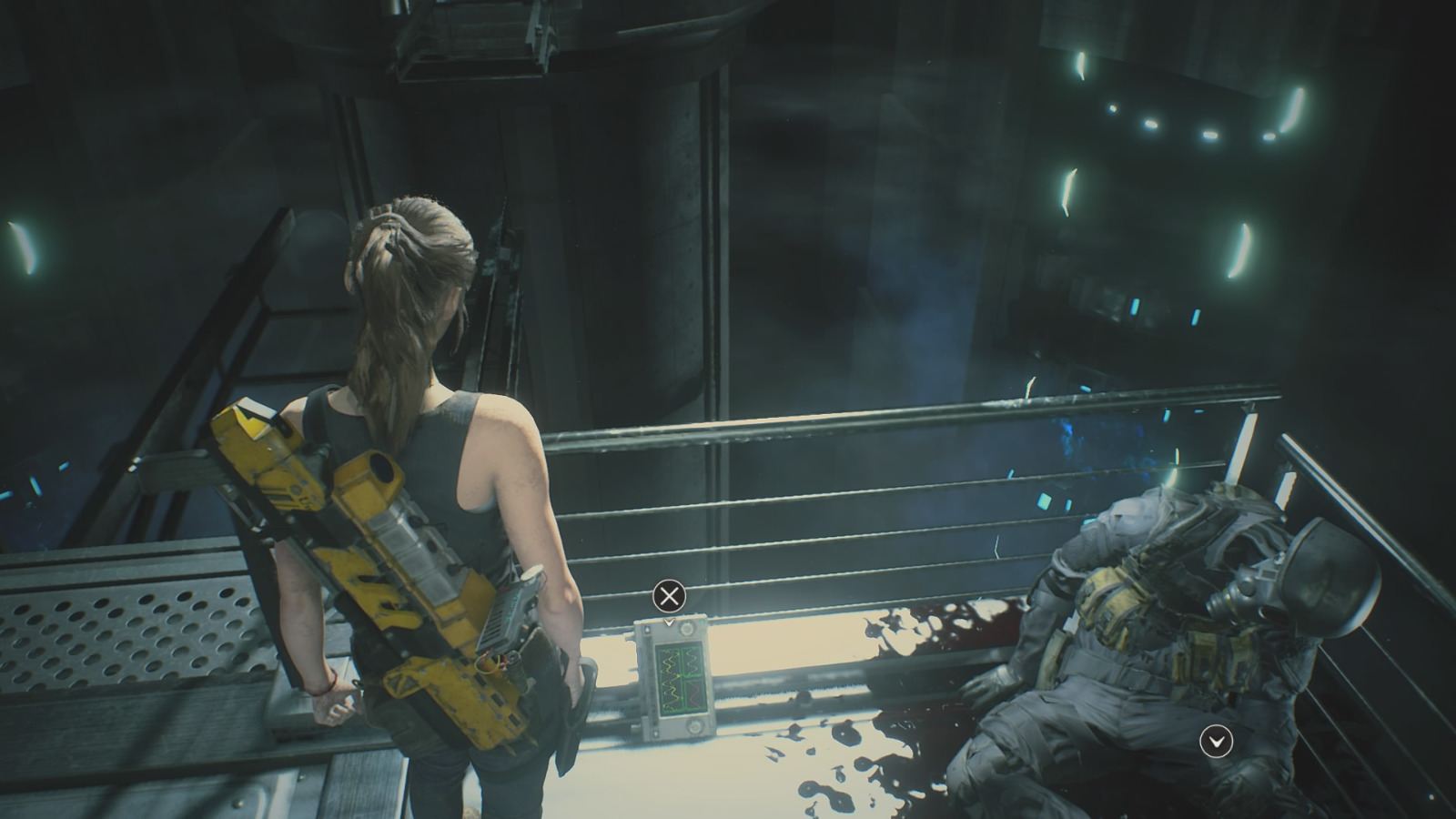Click the red waveform in the lower-right display quadrant
The width and height of the screenshot is (1456, 819).
[x=694, y=693]
